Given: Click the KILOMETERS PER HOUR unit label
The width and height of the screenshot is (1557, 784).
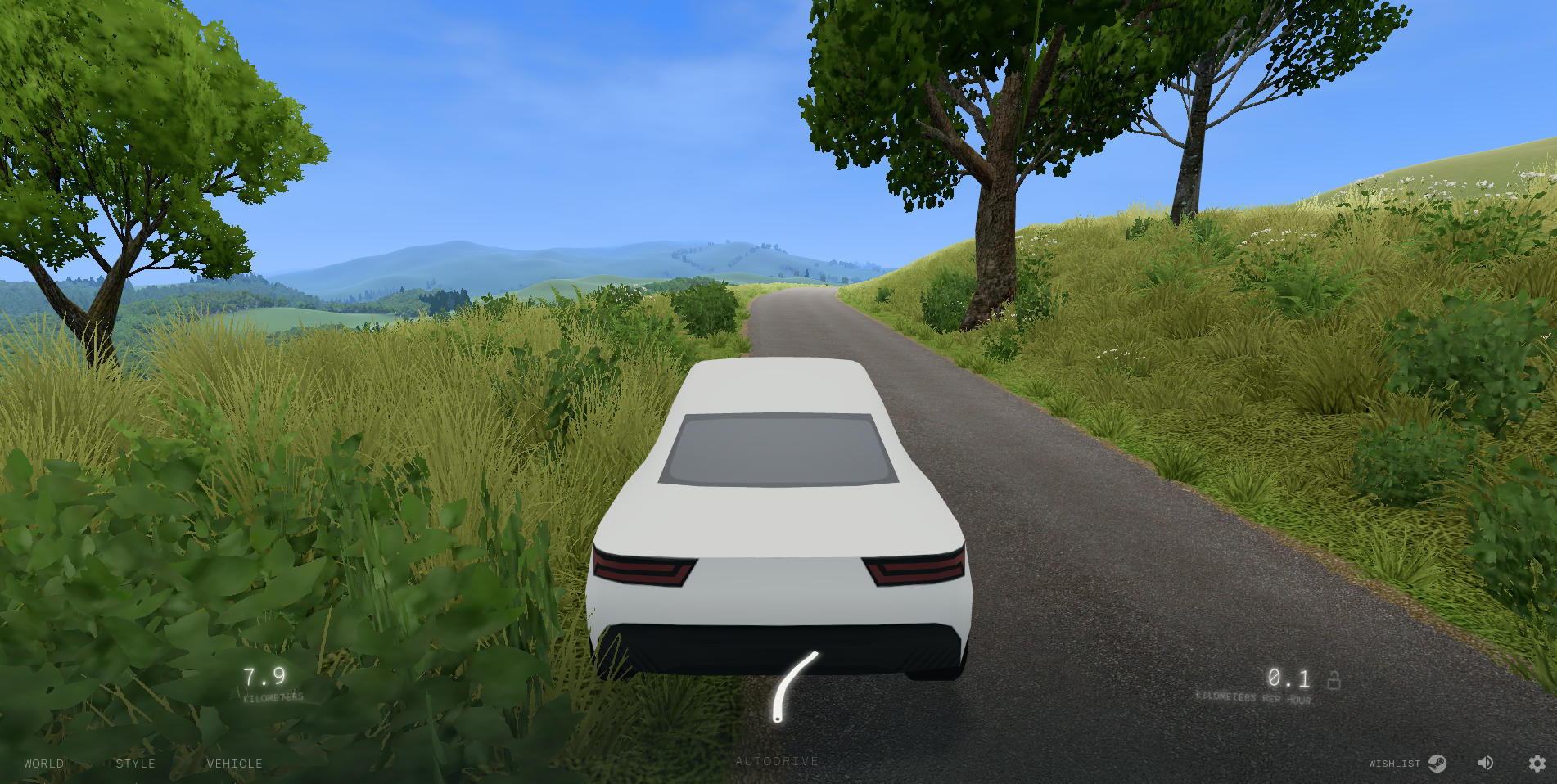Looking at the screenshot, I should point(1254,698).
